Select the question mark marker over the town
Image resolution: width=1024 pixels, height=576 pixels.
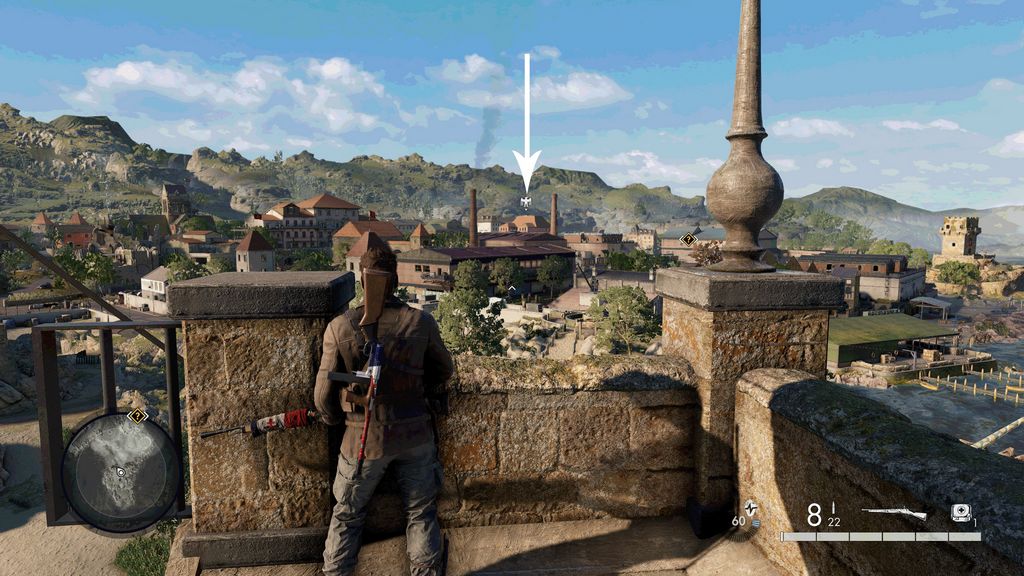[x=688, y=240]
